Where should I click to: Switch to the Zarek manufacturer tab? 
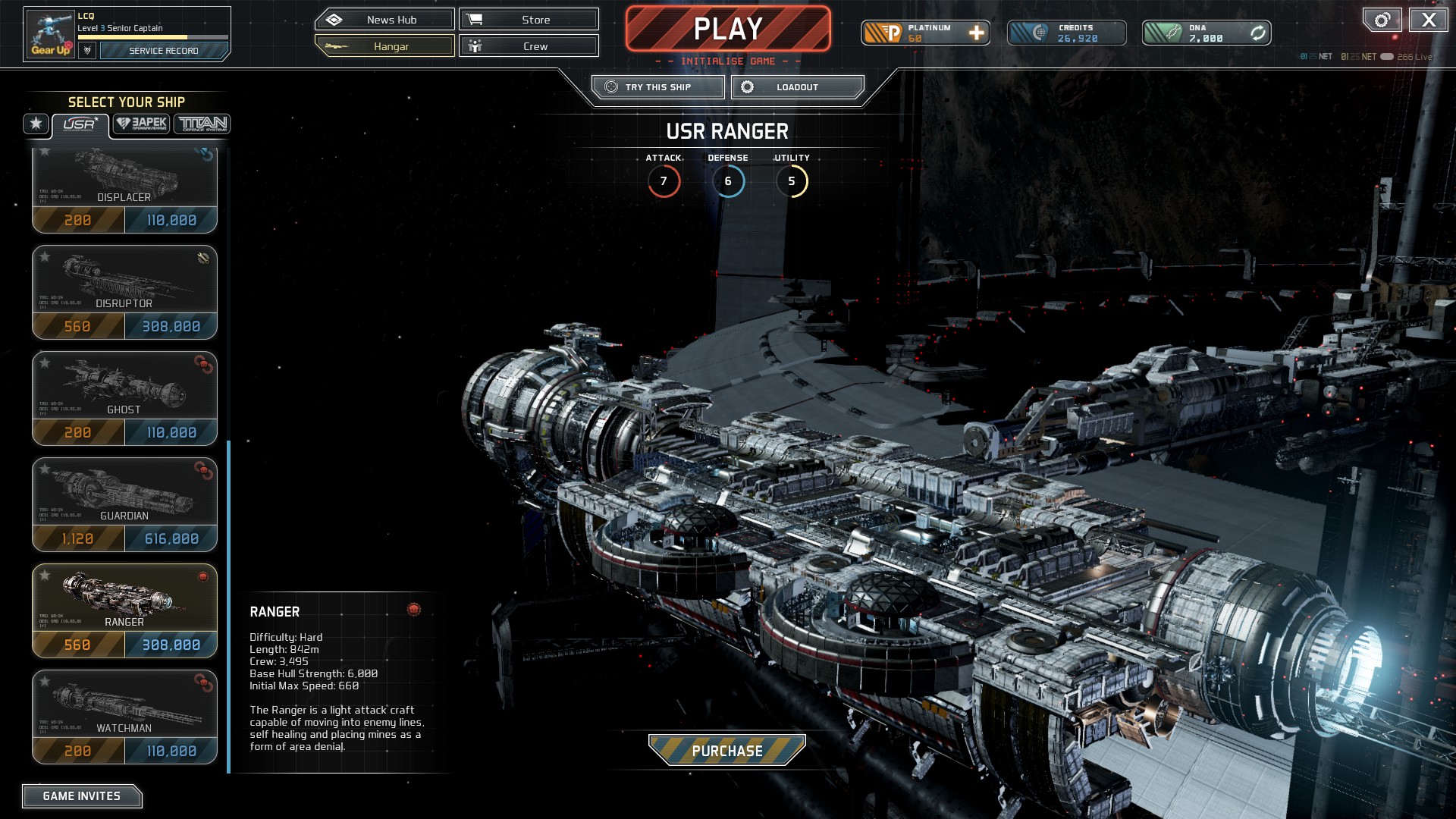pos(142,124)
